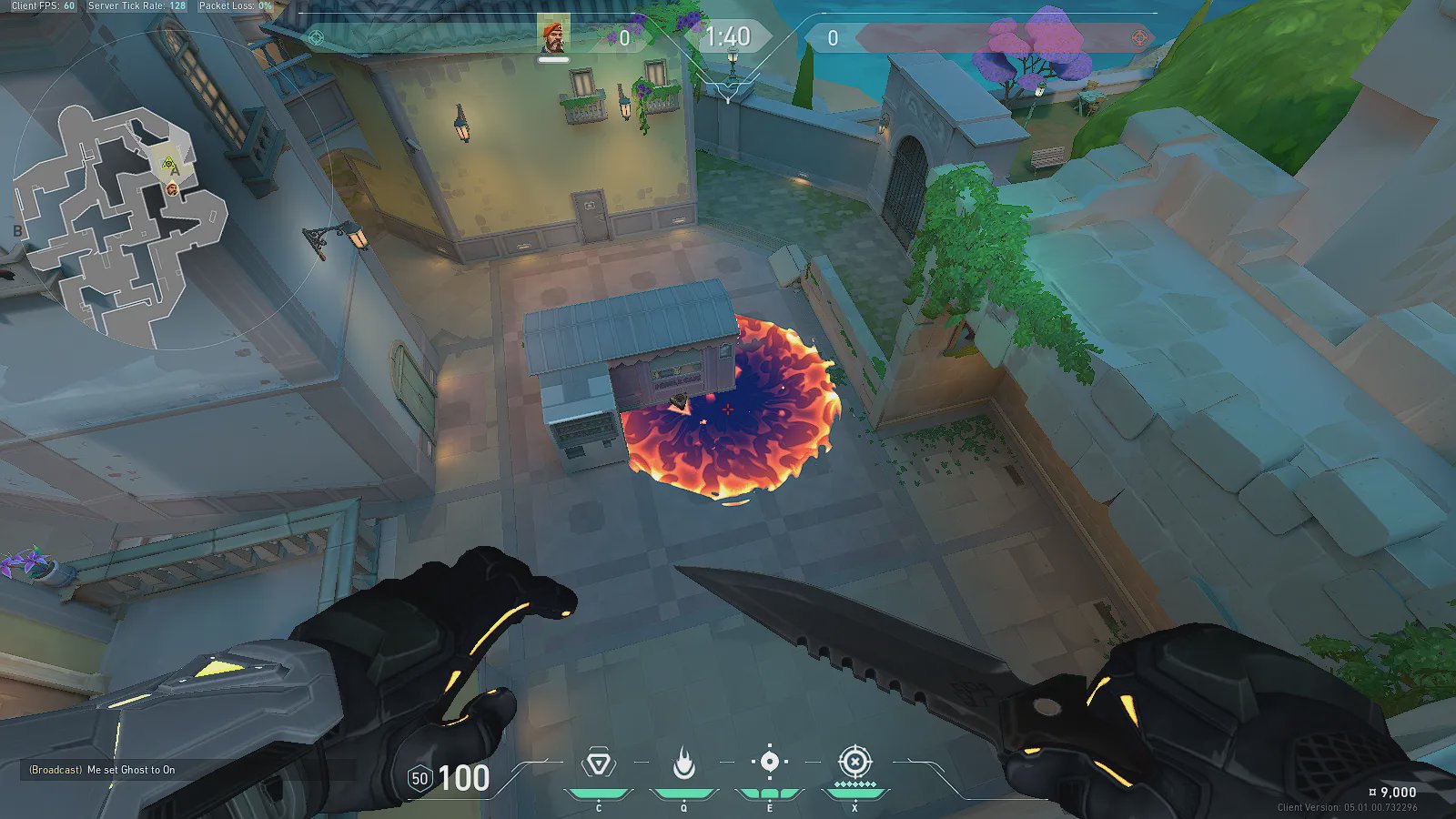Select the Brimstone marker on the minimap
This screenshot has width=1456, height=819.
tap(172, 188)
